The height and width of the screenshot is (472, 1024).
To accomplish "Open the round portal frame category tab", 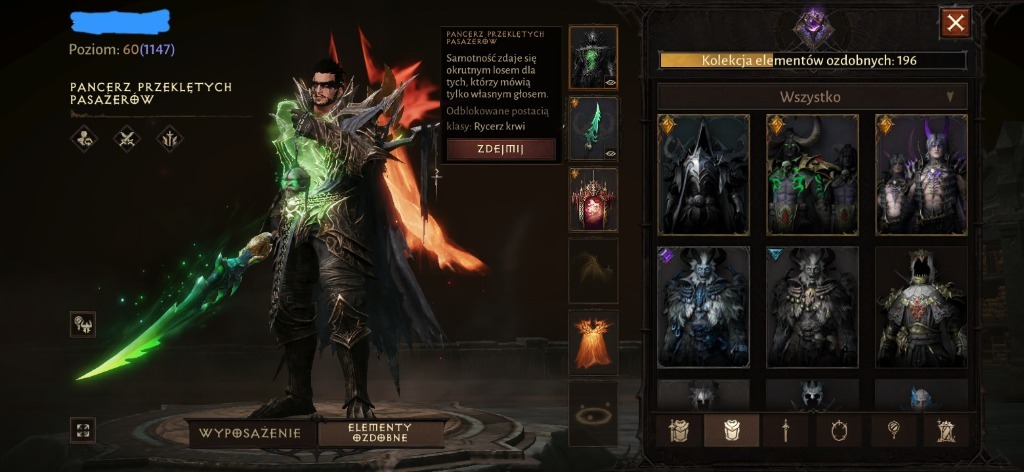I will [x=840, y=430].
